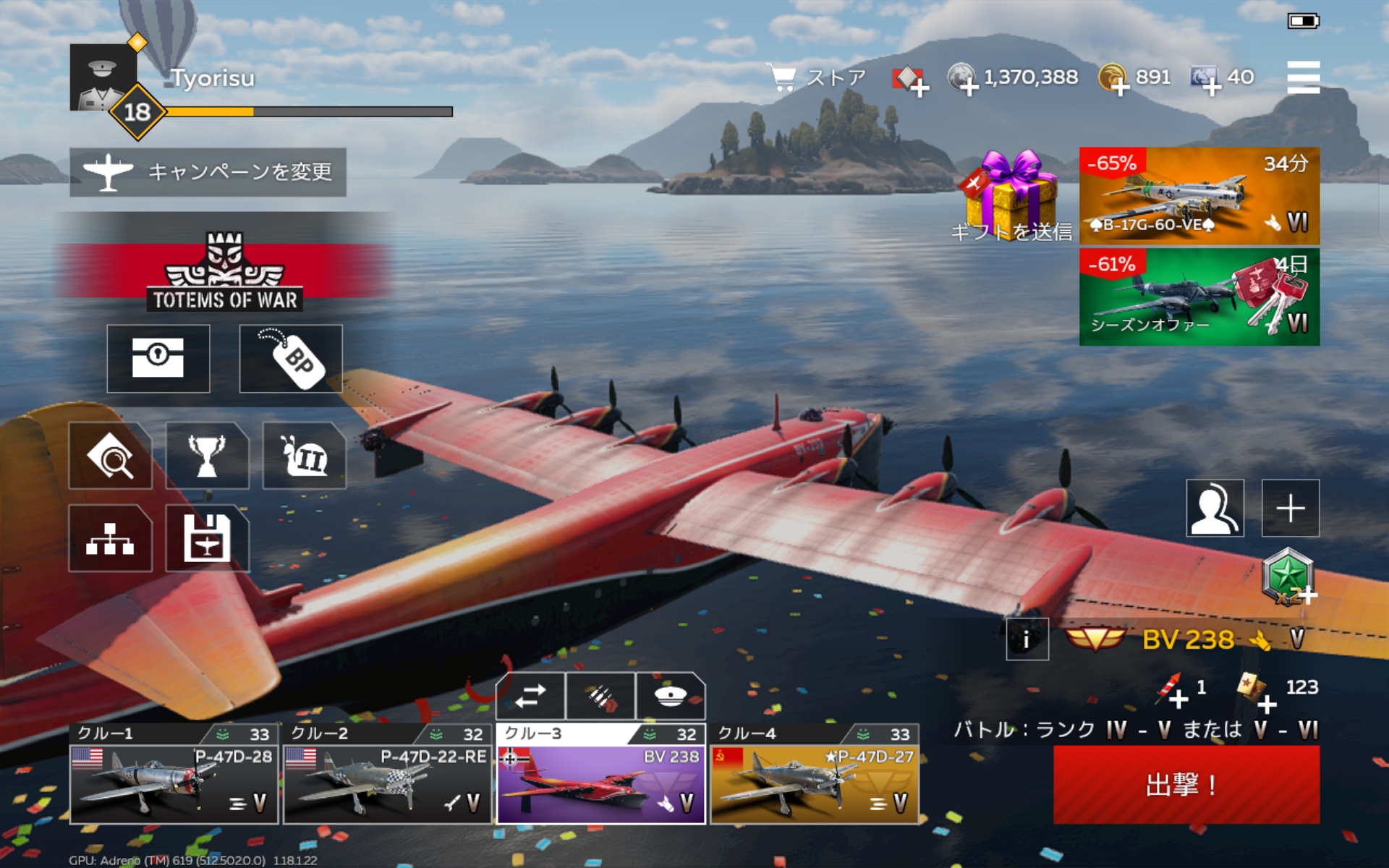The height and width of the screenshot is (868, 1389).
Task: Open the player profile avatar
Action: [103, 77]
